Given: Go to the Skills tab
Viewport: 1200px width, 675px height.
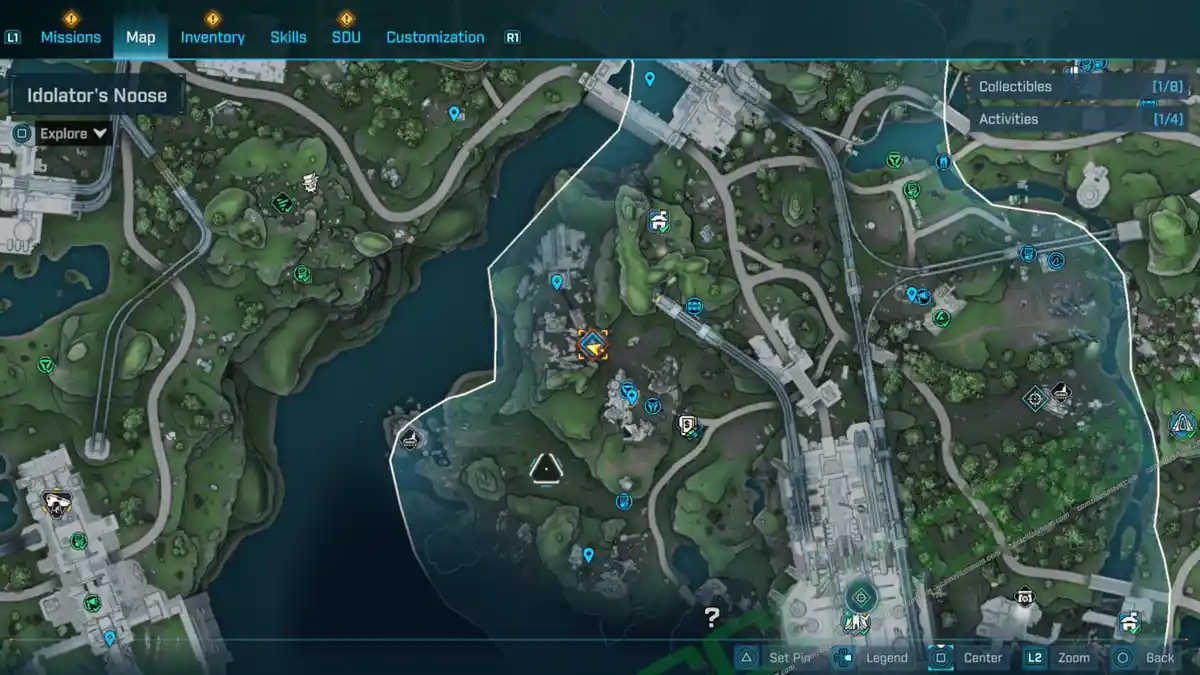Looking at the screenshot, I should click(x=288, y=37).
